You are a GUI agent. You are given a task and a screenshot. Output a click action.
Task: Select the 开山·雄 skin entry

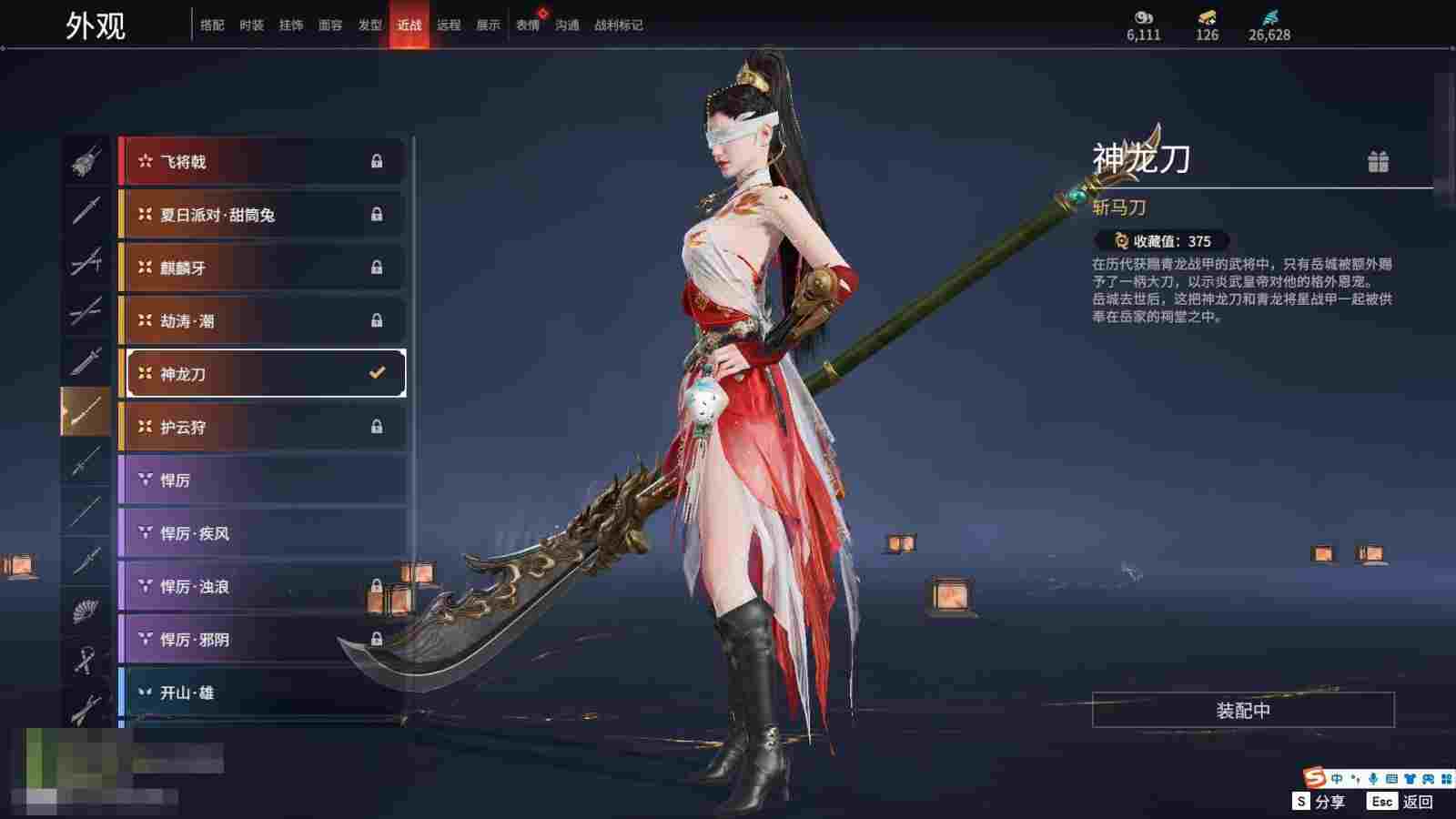tap(262, 693)
